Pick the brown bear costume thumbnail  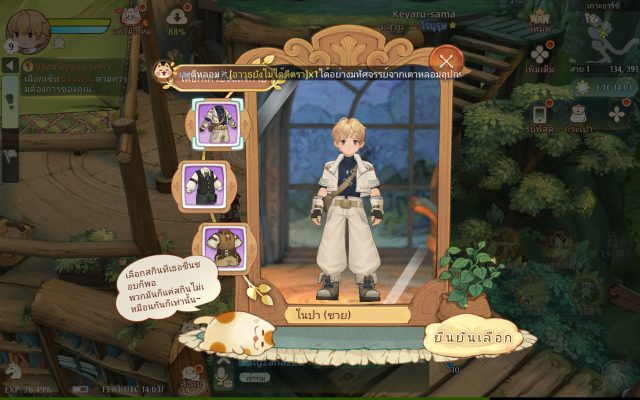tap(218, 246)
